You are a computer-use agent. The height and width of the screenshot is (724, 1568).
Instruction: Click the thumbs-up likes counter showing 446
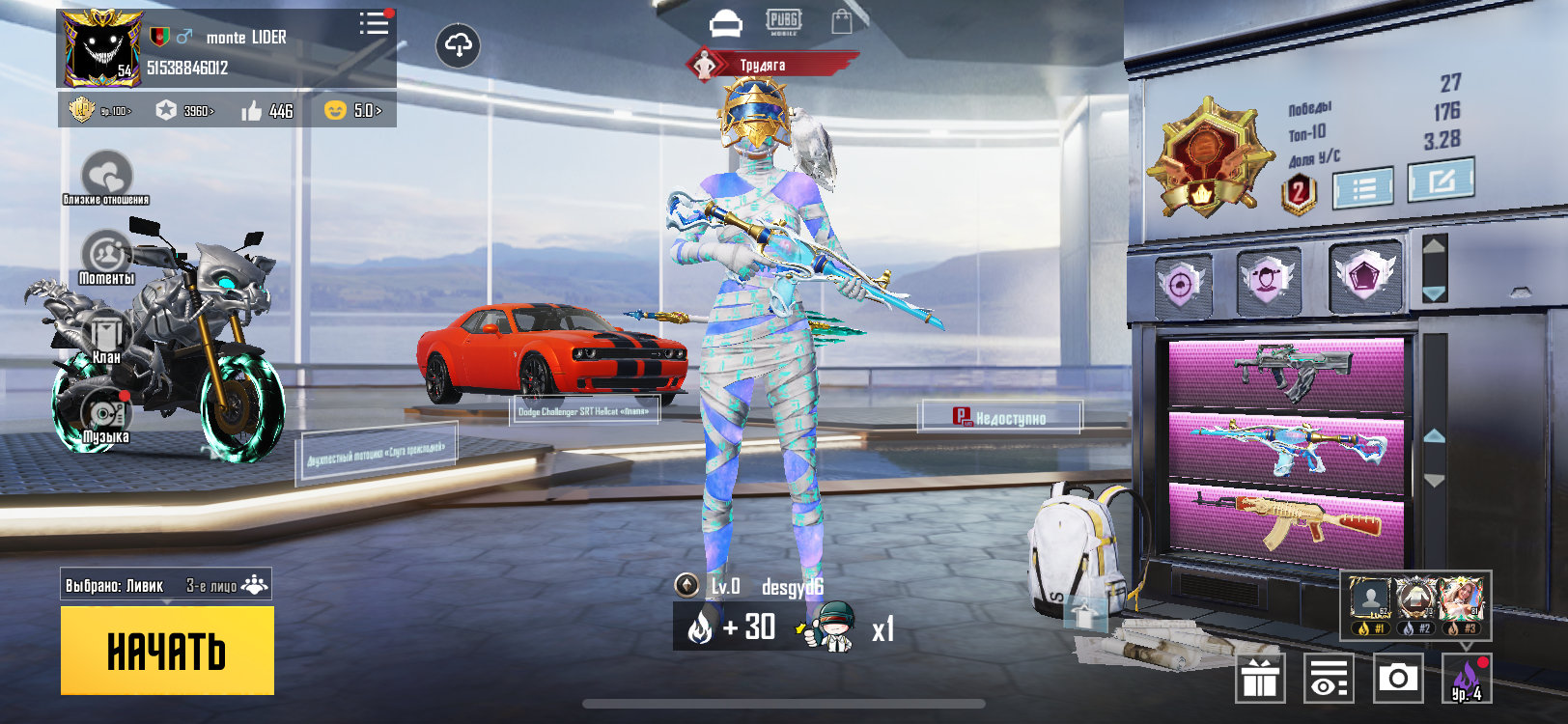[267, 111]
